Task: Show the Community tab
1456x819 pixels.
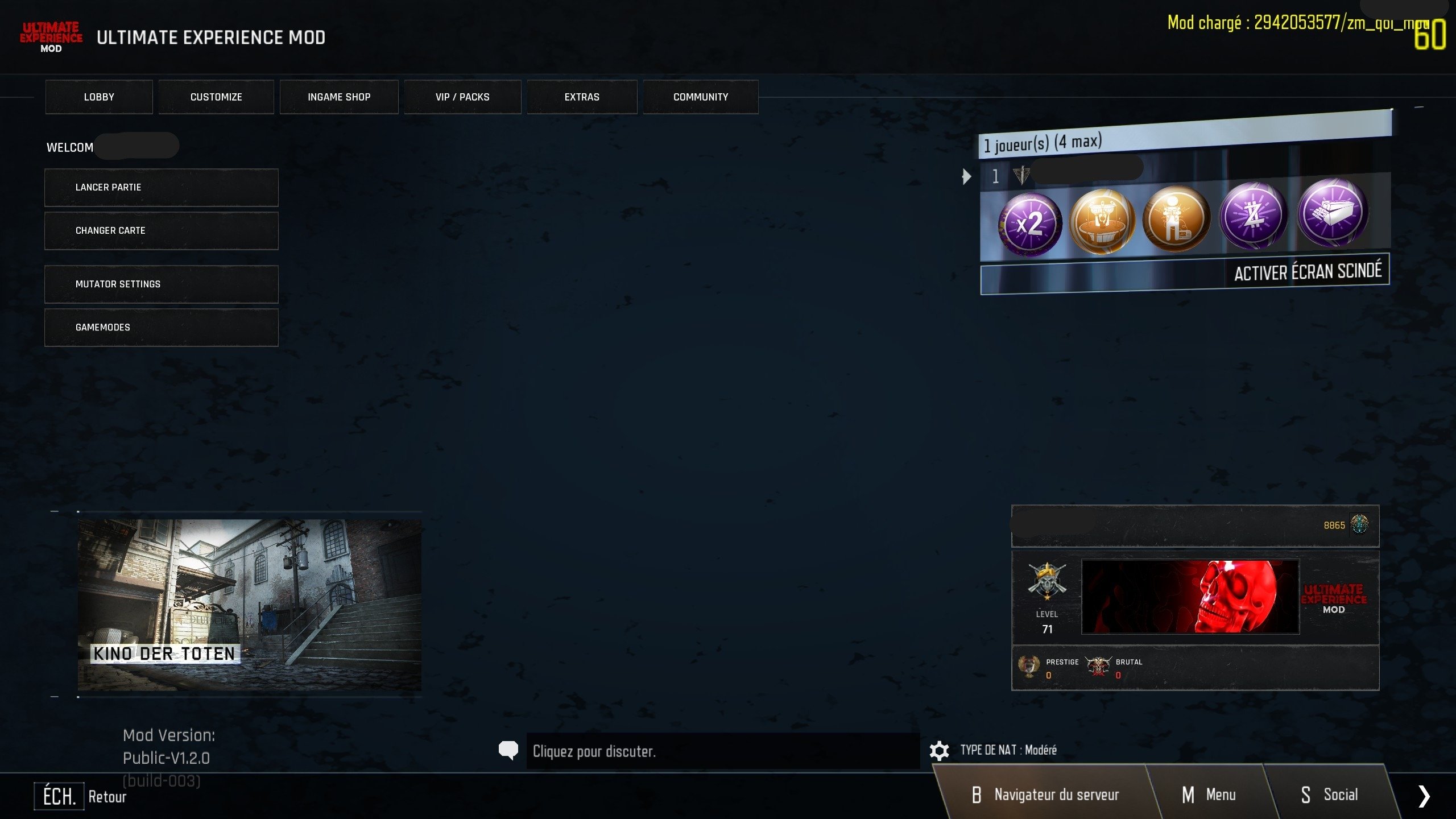Action: pos(701,97)
